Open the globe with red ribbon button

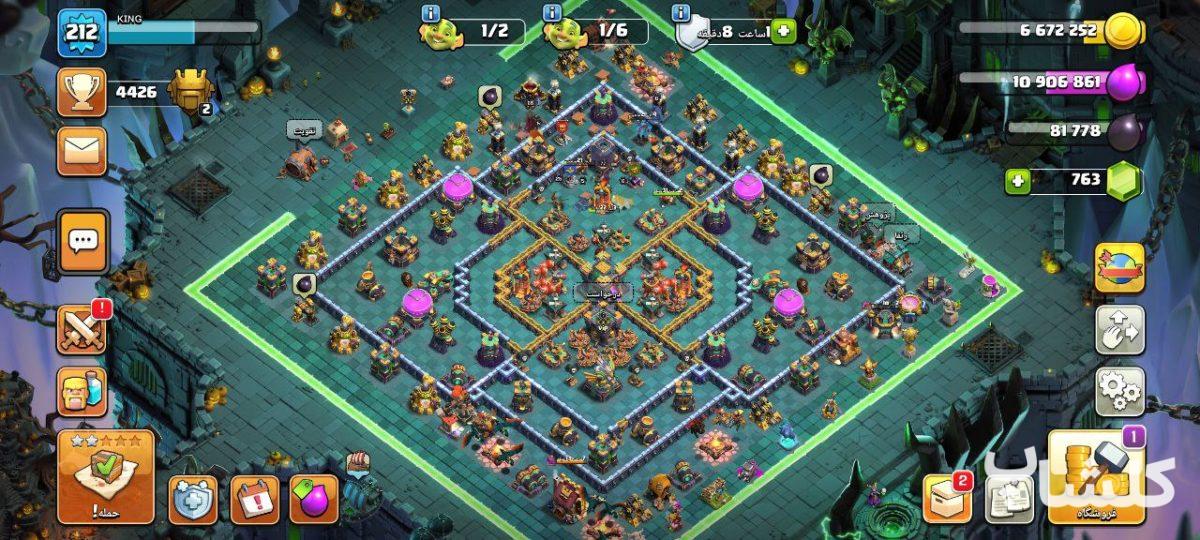pyautogui.click(x=1119, y=267)
